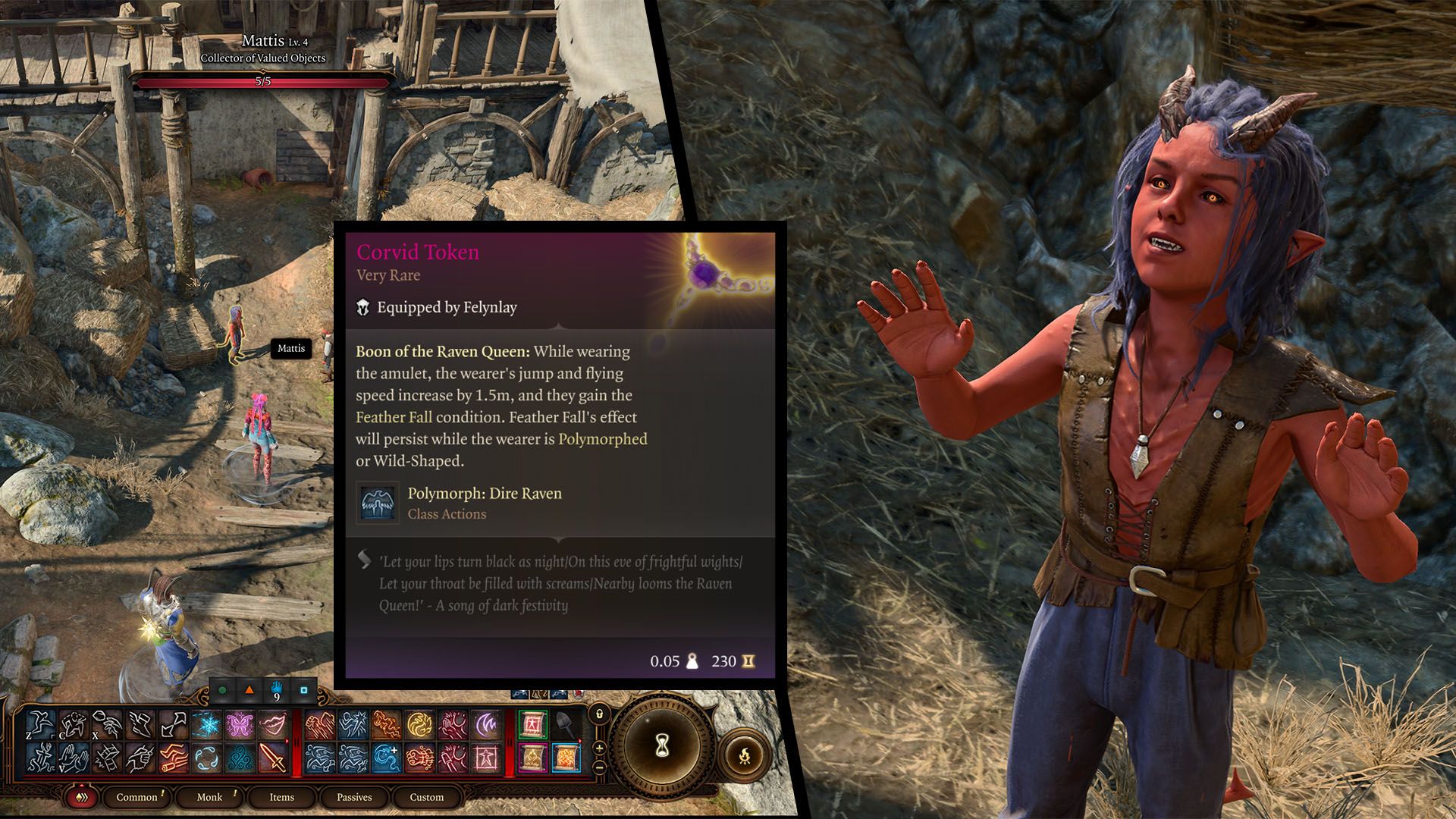1456x819 pixels.
Task: Toggle the hotbar padlock lock
Action: point(599,714)
